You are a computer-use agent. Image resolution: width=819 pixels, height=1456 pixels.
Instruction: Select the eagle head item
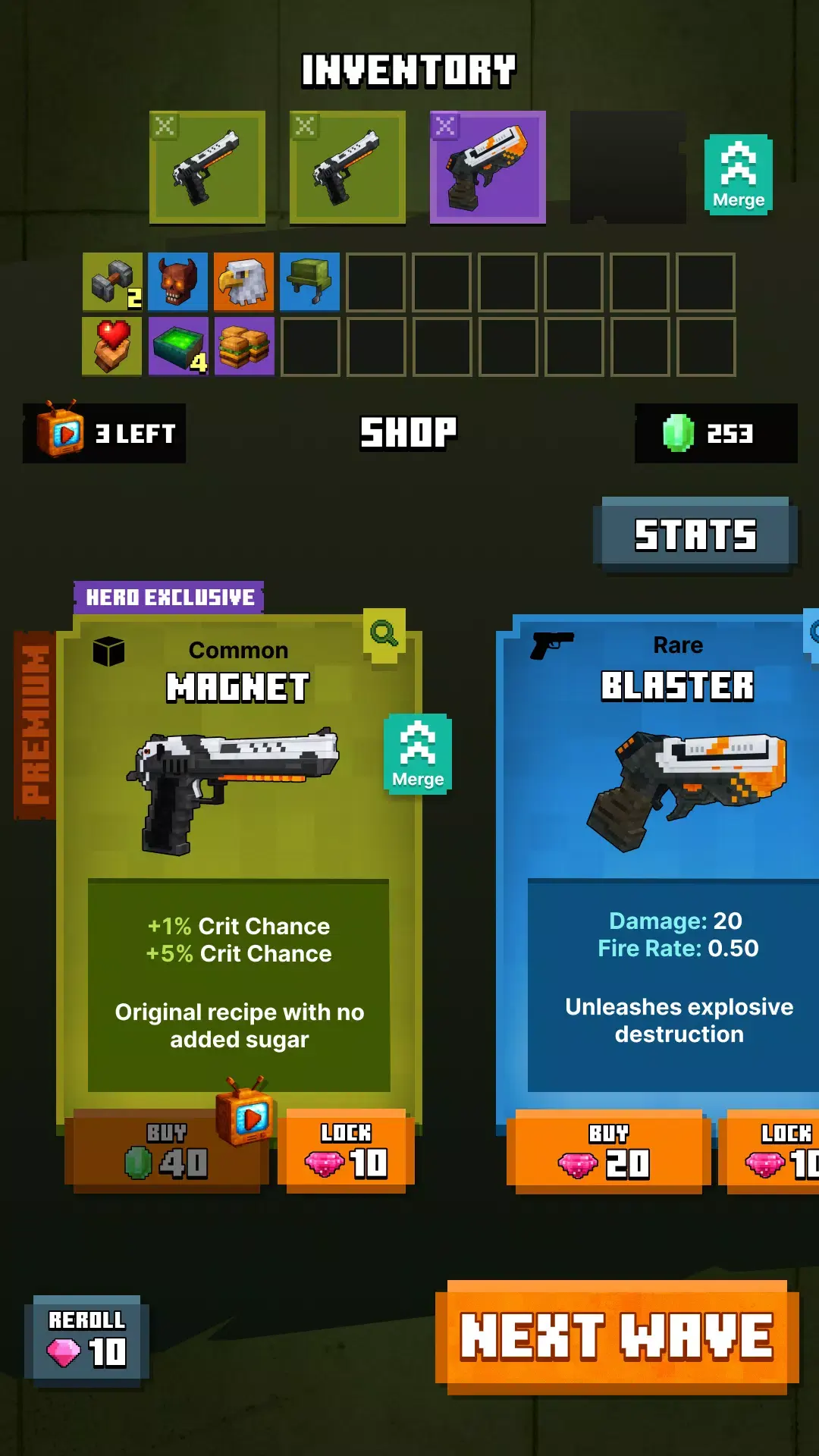point(243,282)
